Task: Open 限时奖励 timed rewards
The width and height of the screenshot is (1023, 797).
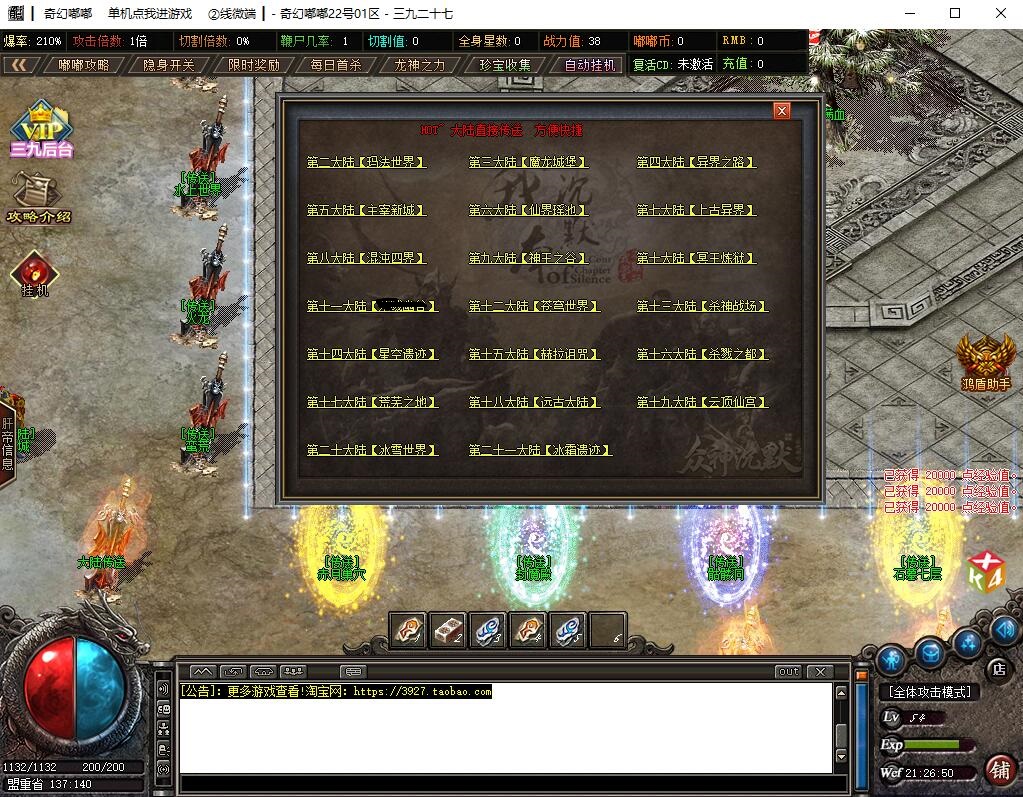Action: pyautogui.click(x=253, y=65)
